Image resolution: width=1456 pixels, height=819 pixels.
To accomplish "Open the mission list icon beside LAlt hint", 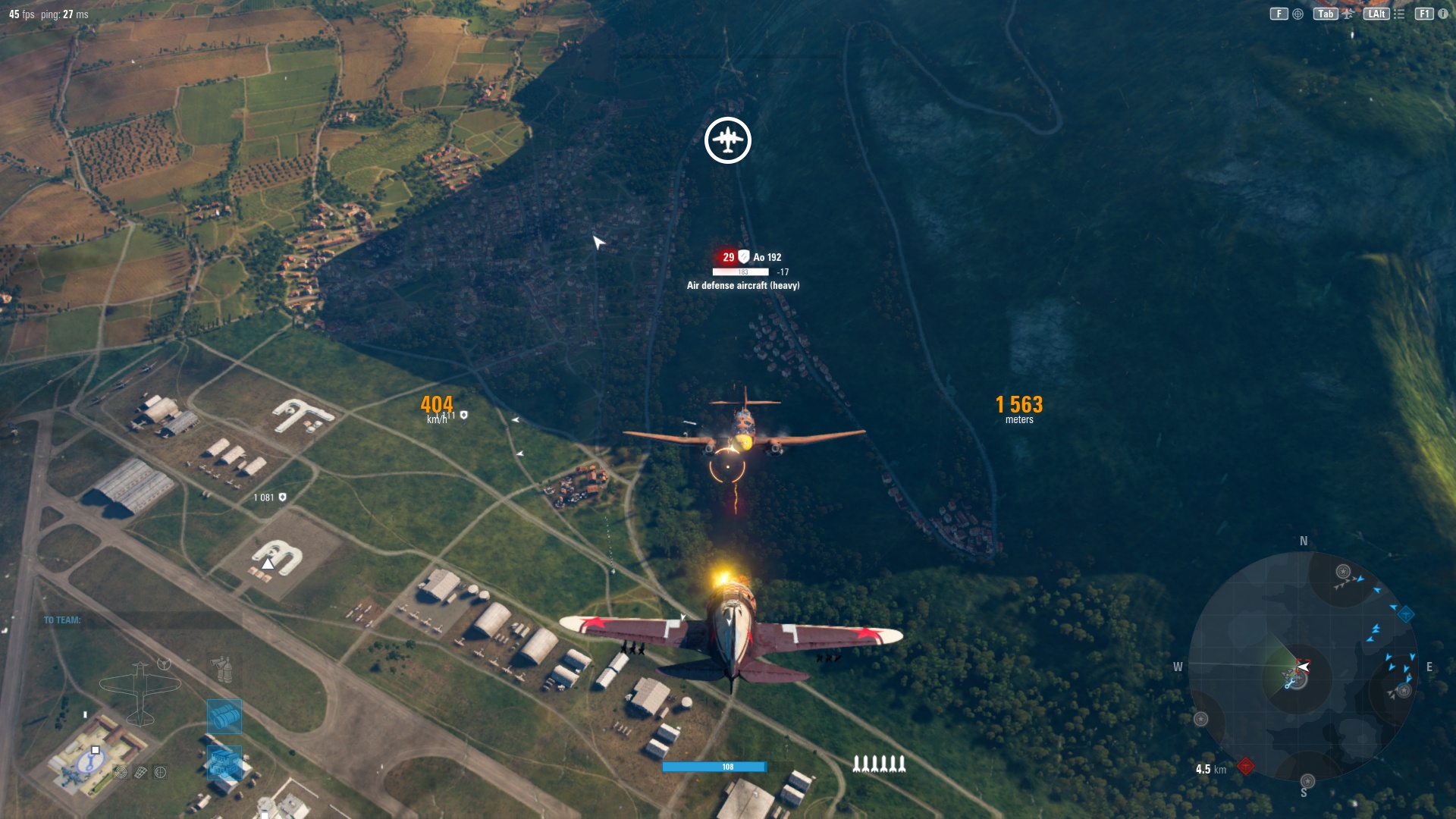I will [1401, 14].
